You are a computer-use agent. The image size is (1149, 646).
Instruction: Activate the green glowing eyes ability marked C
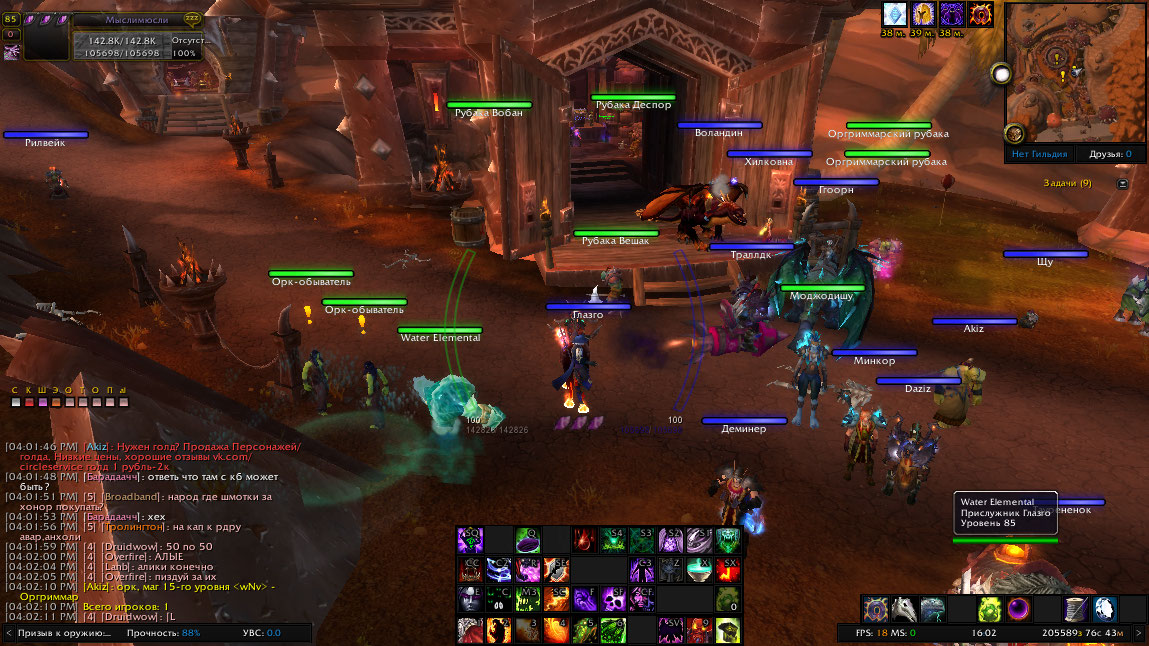499,600
